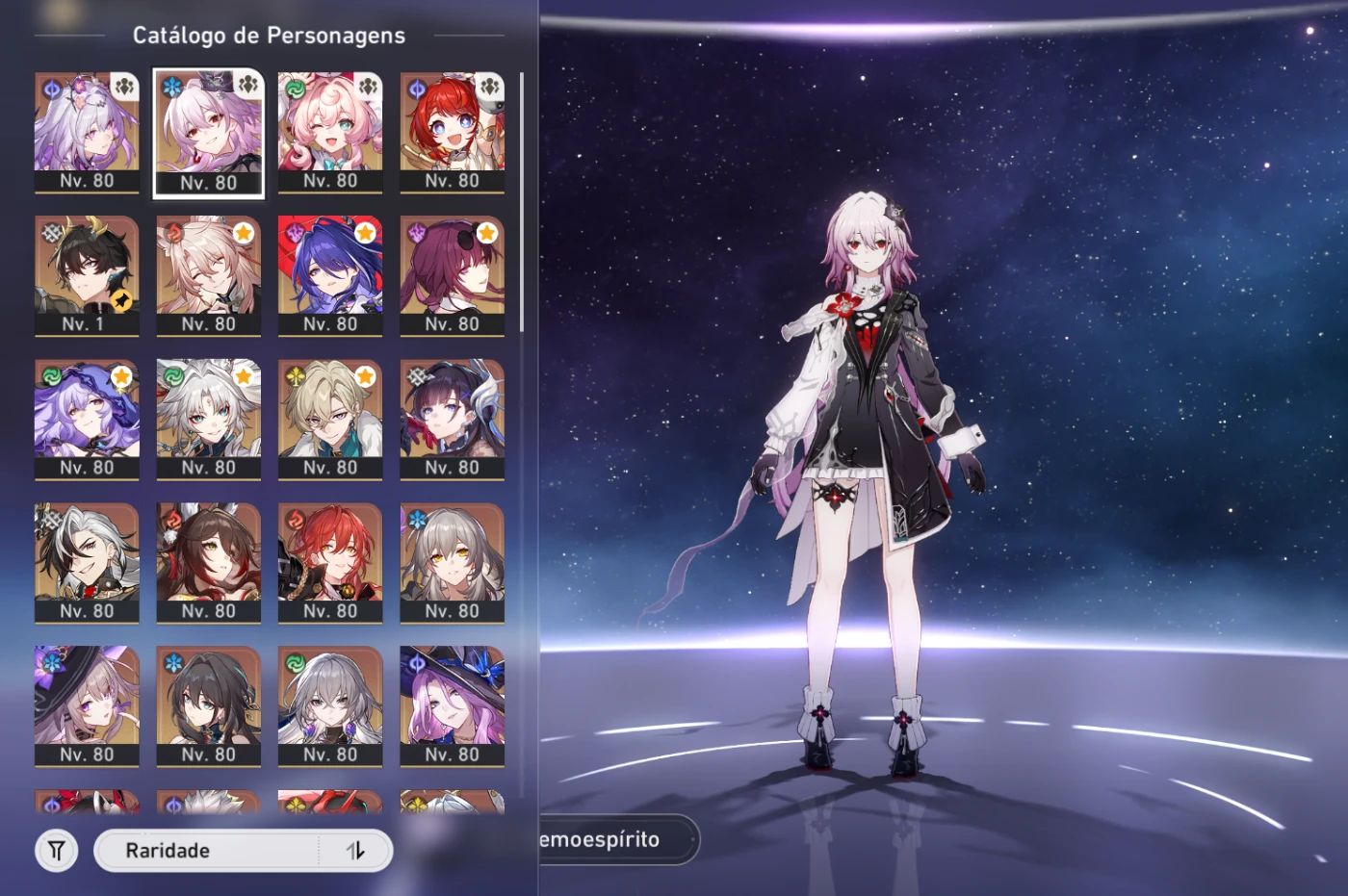Open the Raridade sort dropdown

[x=207, y=851]
